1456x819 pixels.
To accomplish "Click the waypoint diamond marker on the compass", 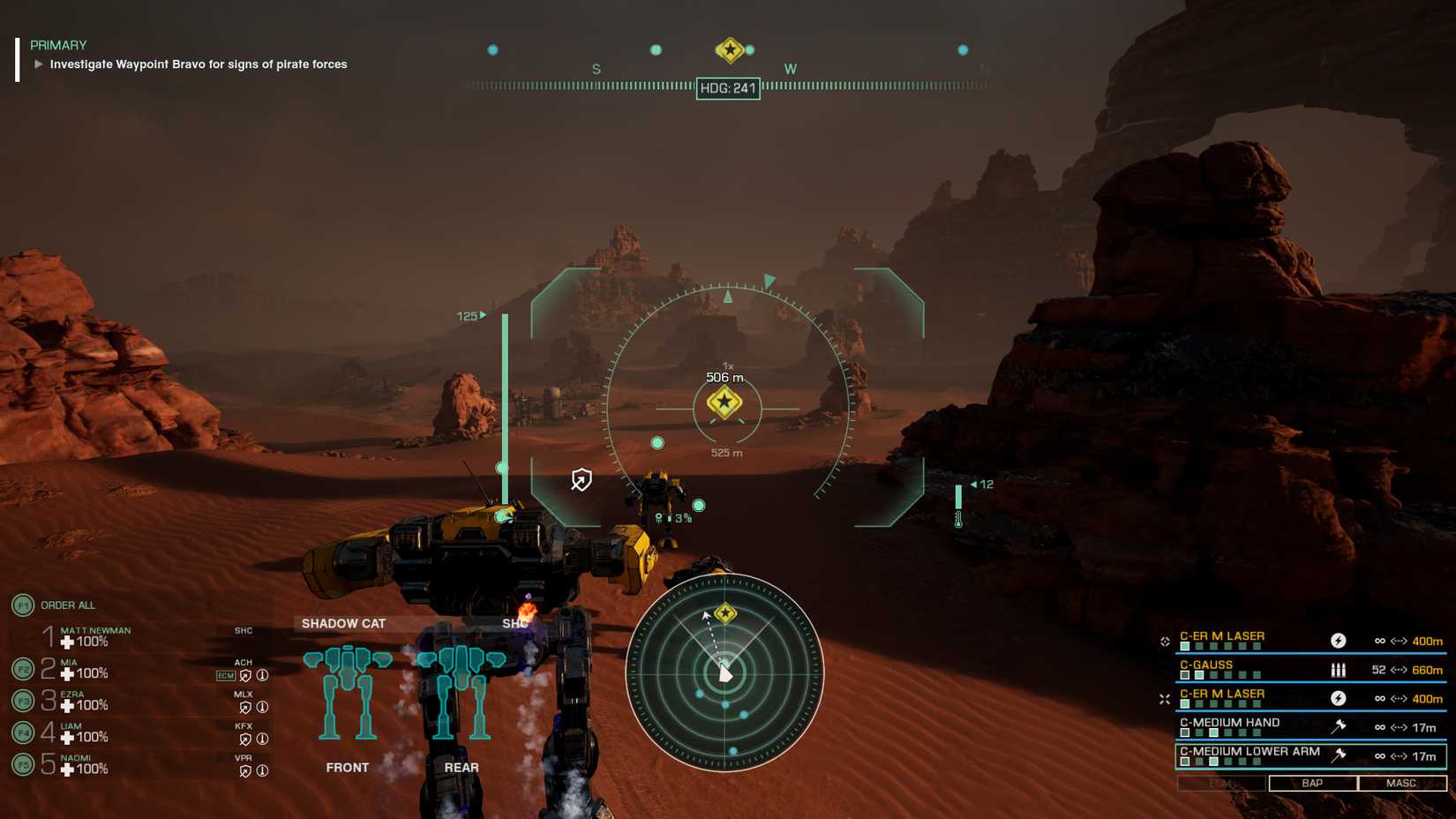I will pos(730,50).
